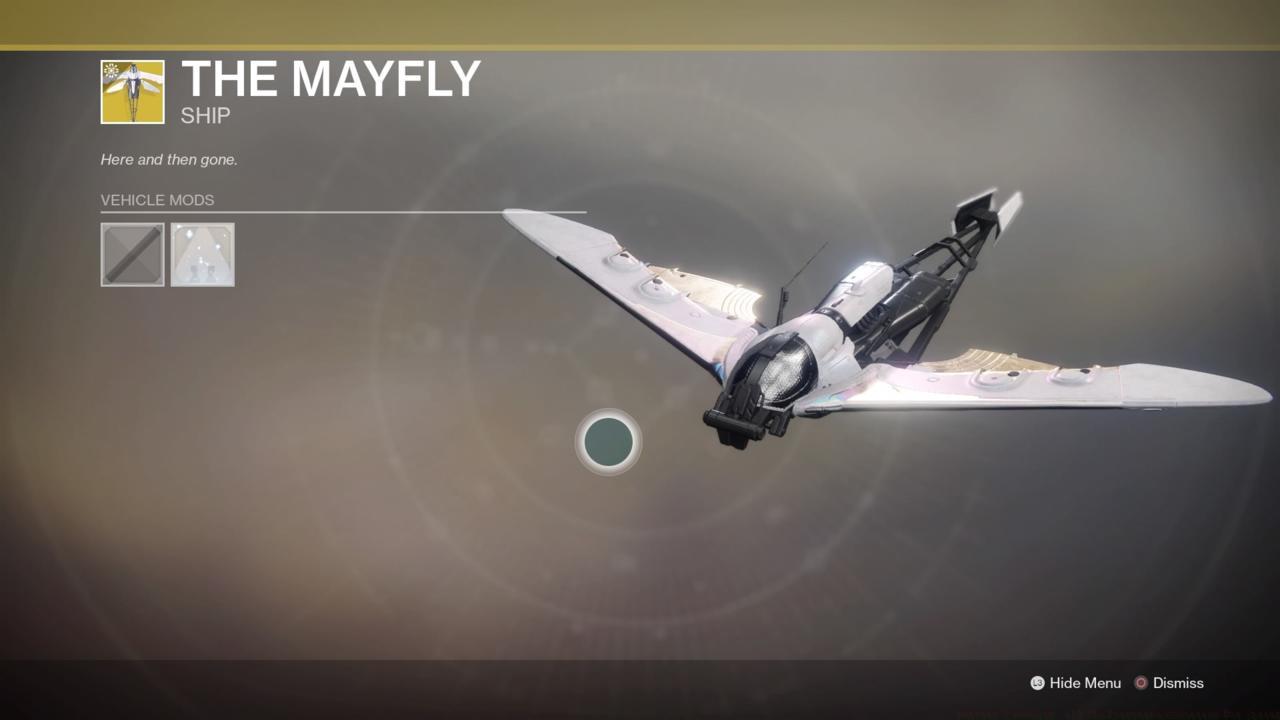The image size is (1280, 720).
Task: Dismiss the Mayfly ship
Action: (x=1177, y=683)
